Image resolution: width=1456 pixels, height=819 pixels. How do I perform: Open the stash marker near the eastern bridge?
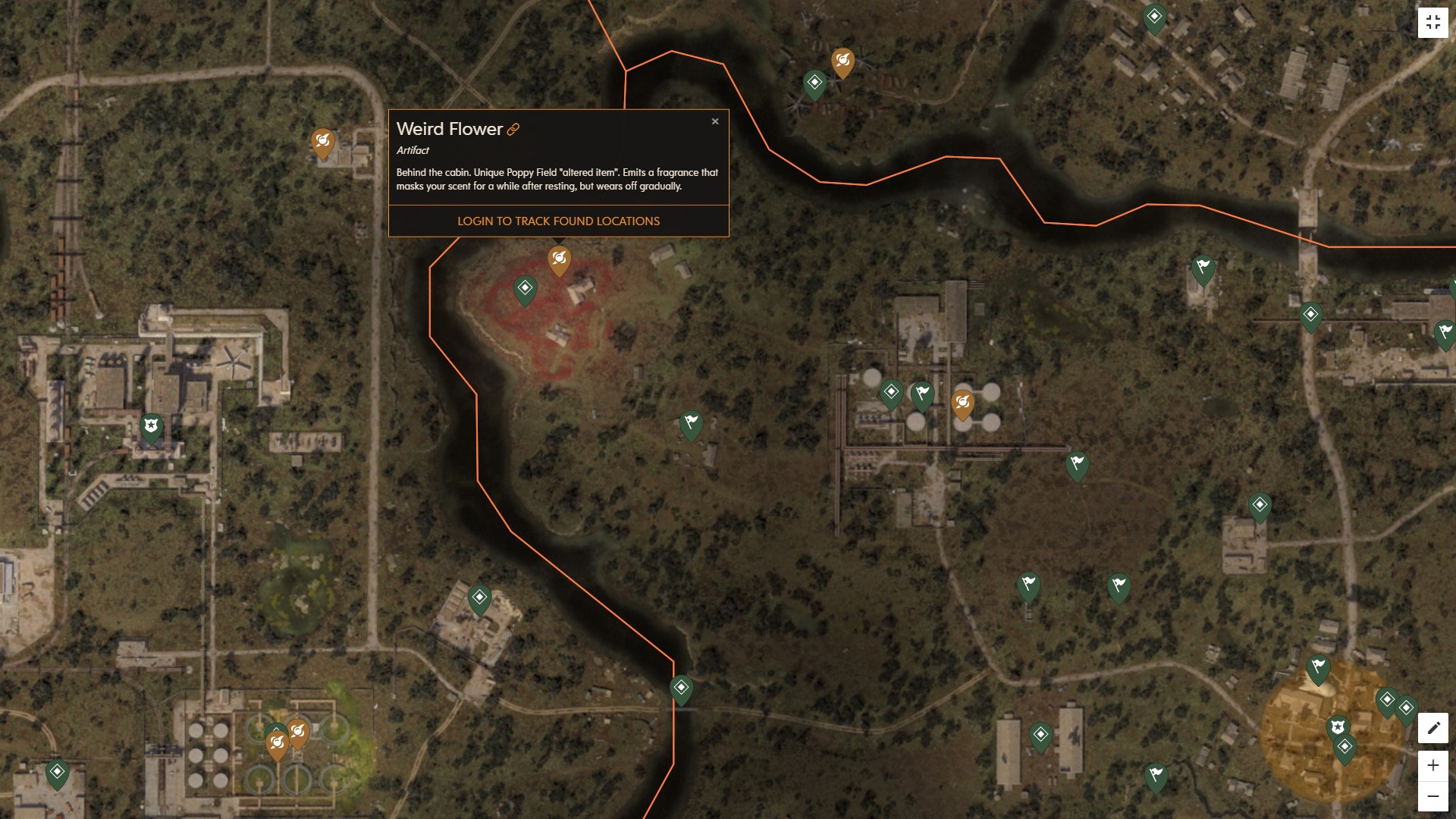click(x=1310, y=313)
